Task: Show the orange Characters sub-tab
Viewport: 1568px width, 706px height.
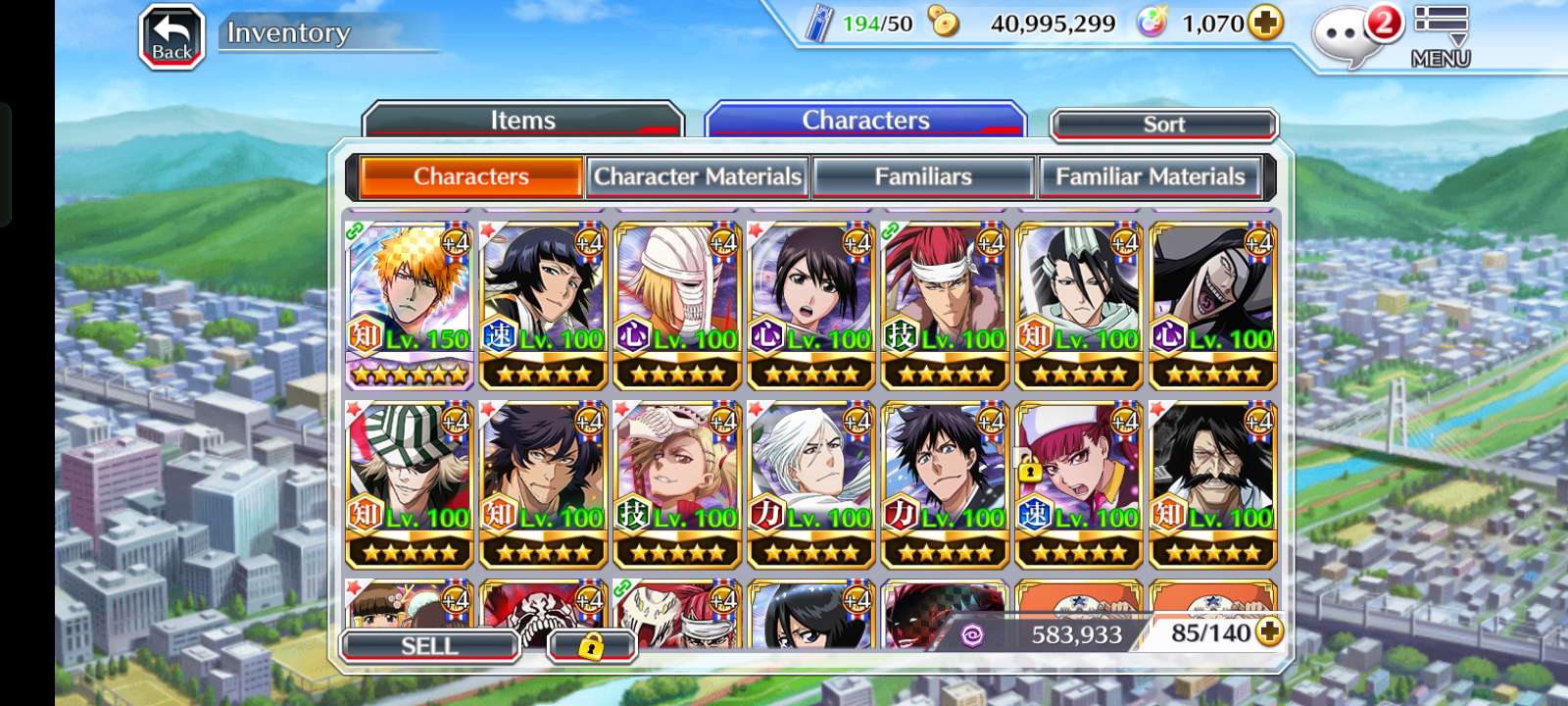Action: [x=471, y=176]
